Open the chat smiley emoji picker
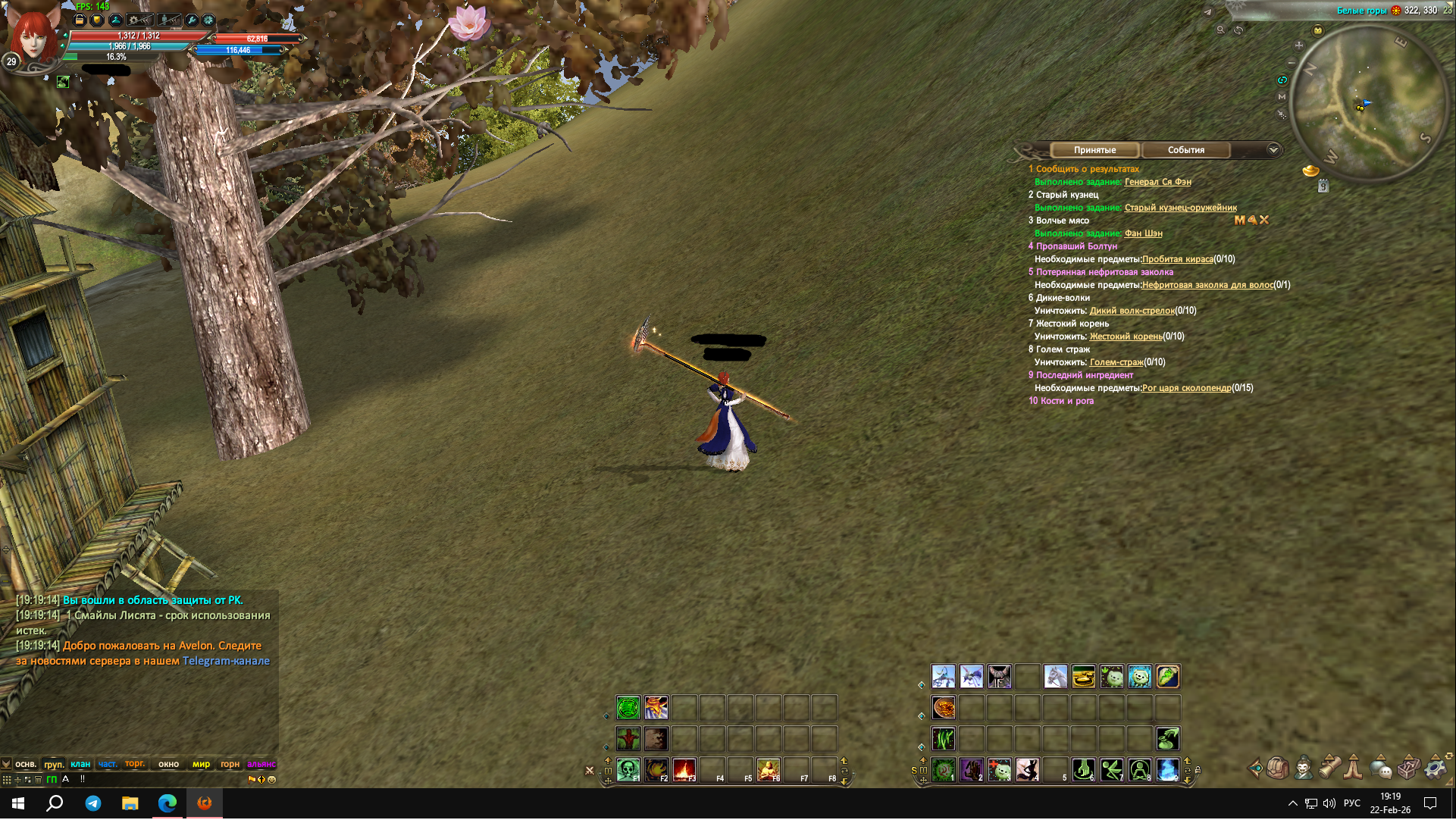 point(272,779)
